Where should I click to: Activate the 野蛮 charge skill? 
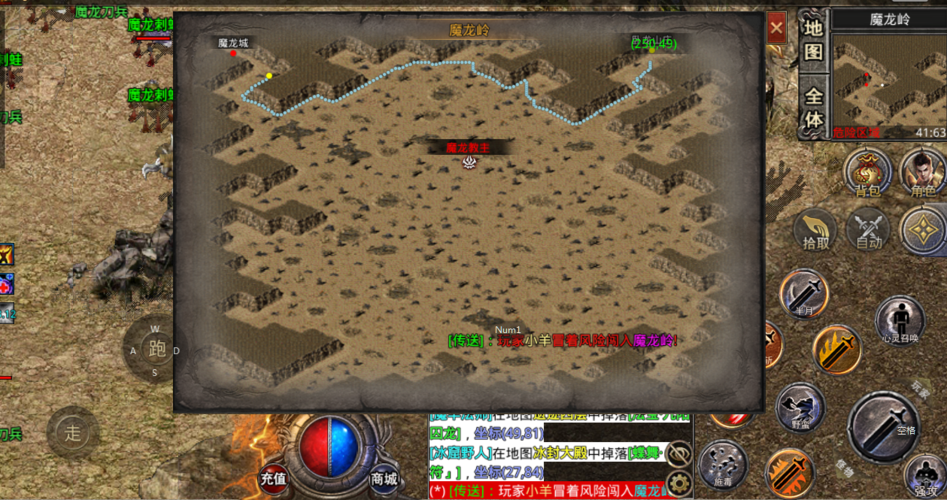click(x=799, y=406)
